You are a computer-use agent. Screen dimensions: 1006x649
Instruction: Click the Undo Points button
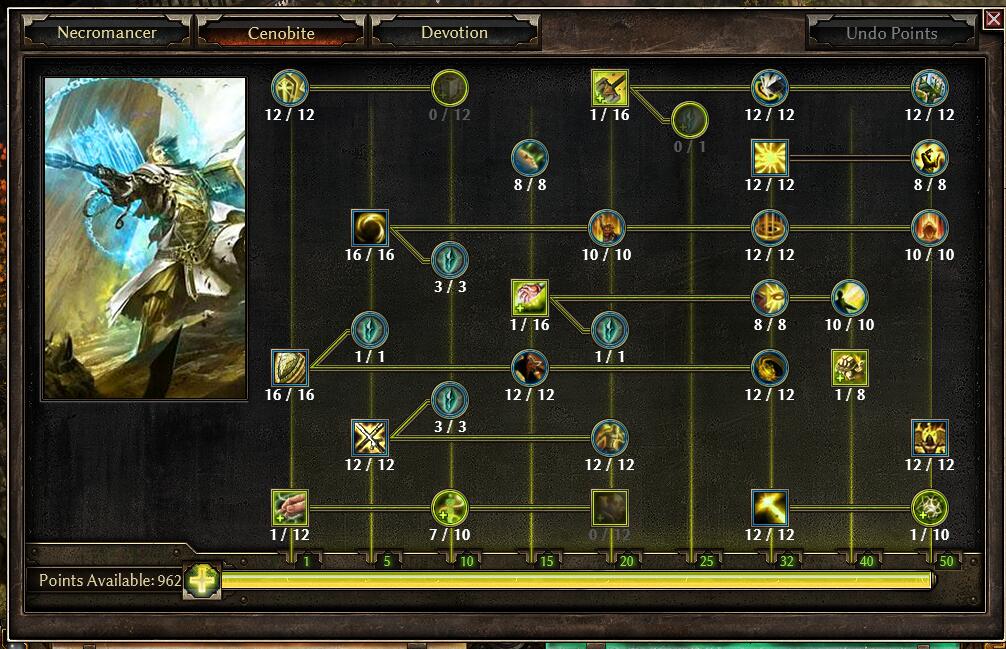[x=891, y=32]
